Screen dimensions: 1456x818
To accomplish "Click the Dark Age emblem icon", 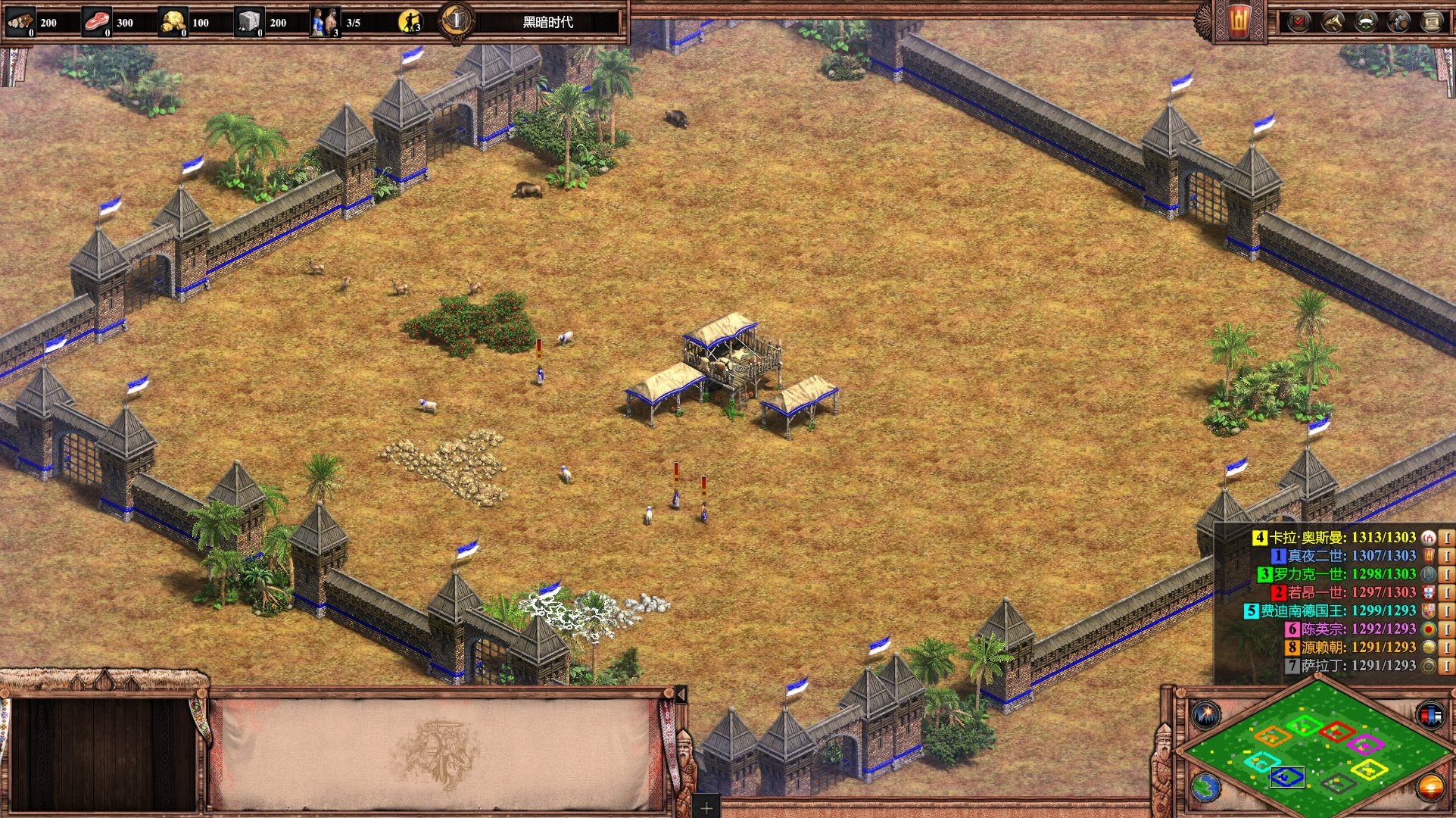I will [457, 21].
